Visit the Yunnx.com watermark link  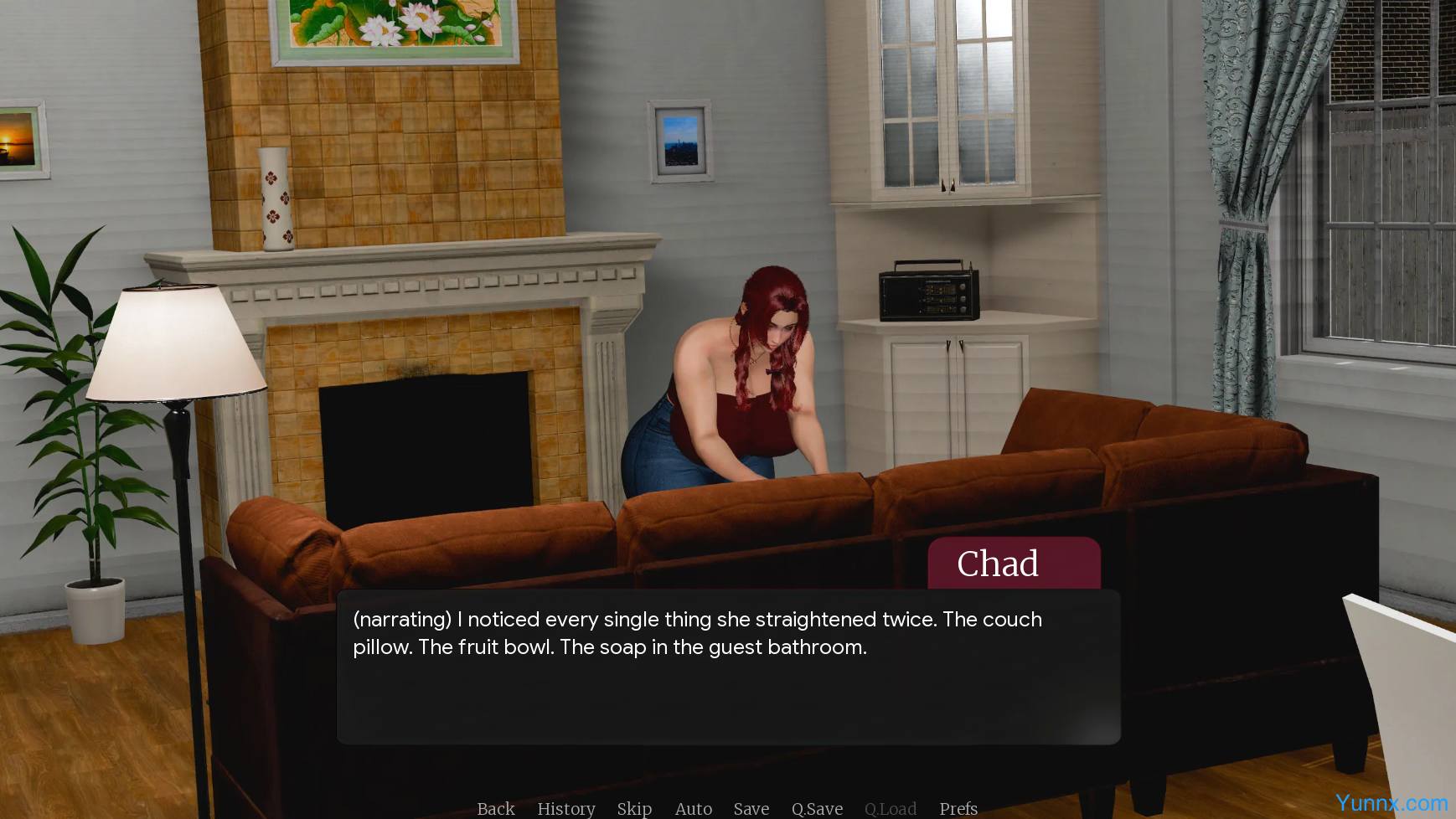[1391, 803]
